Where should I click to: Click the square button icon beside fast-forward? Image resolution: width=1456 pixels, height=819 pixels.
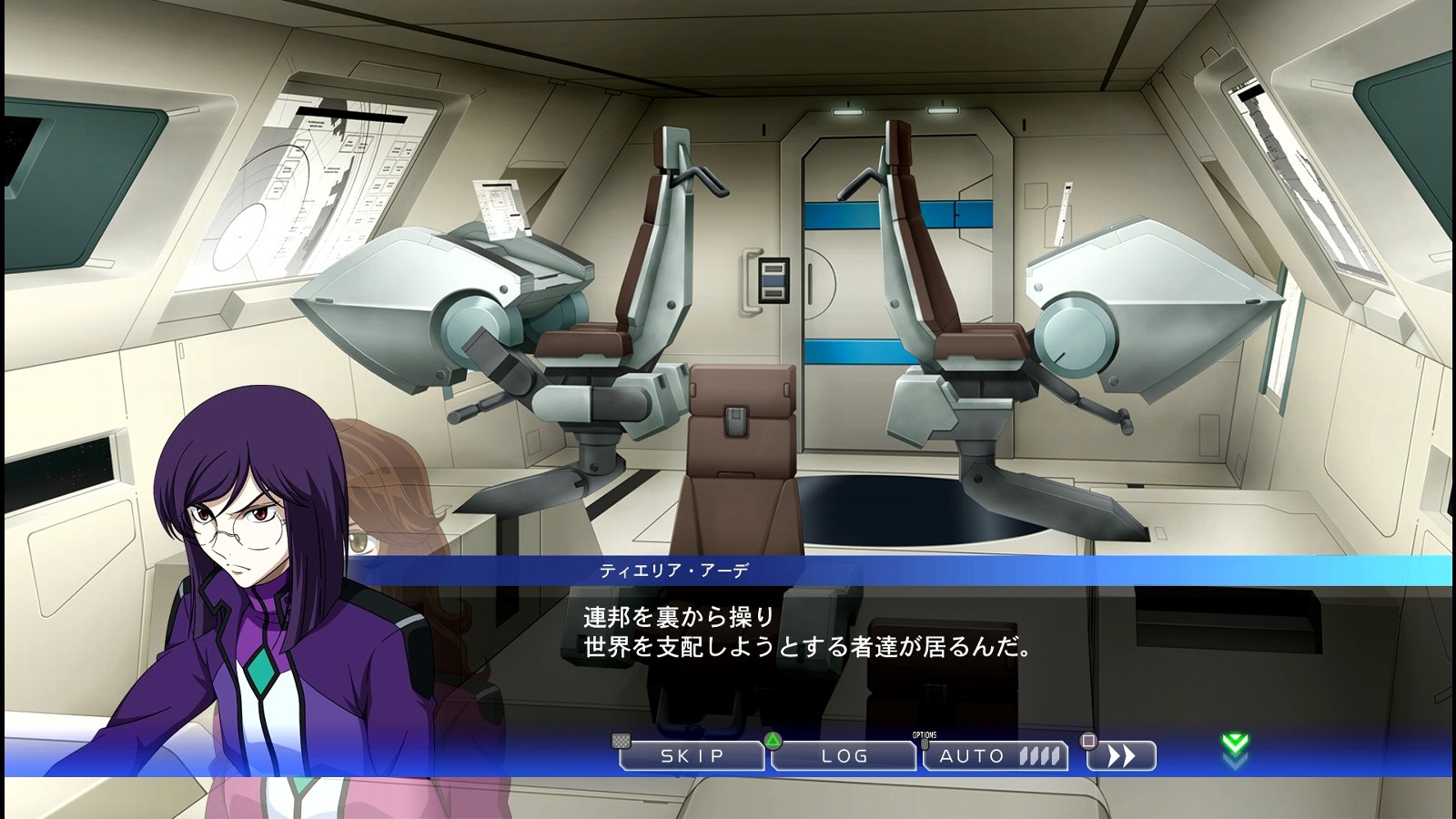(x=1088, y=742)
